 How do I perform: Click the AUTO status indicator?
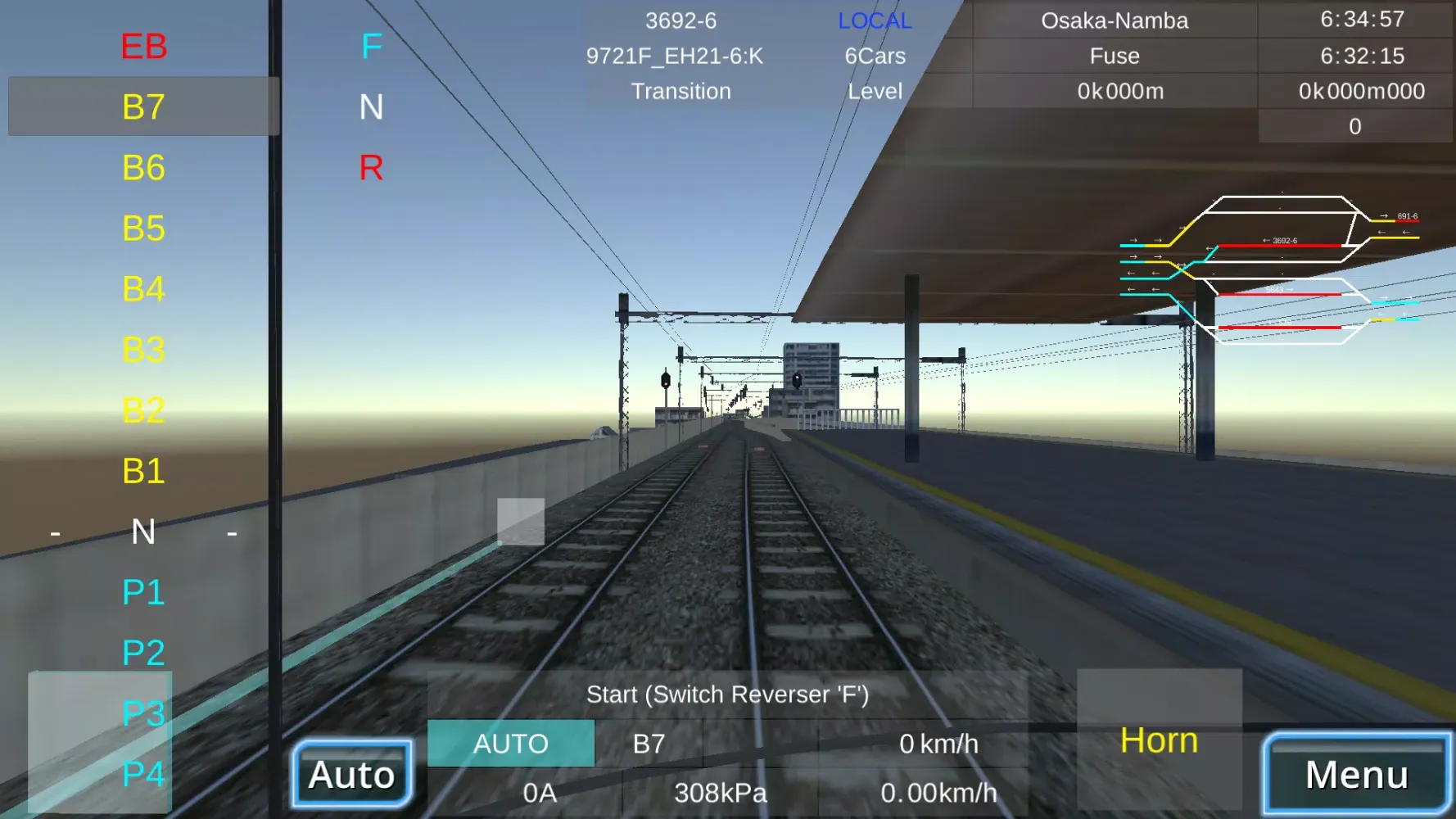[x=511, y=744]
